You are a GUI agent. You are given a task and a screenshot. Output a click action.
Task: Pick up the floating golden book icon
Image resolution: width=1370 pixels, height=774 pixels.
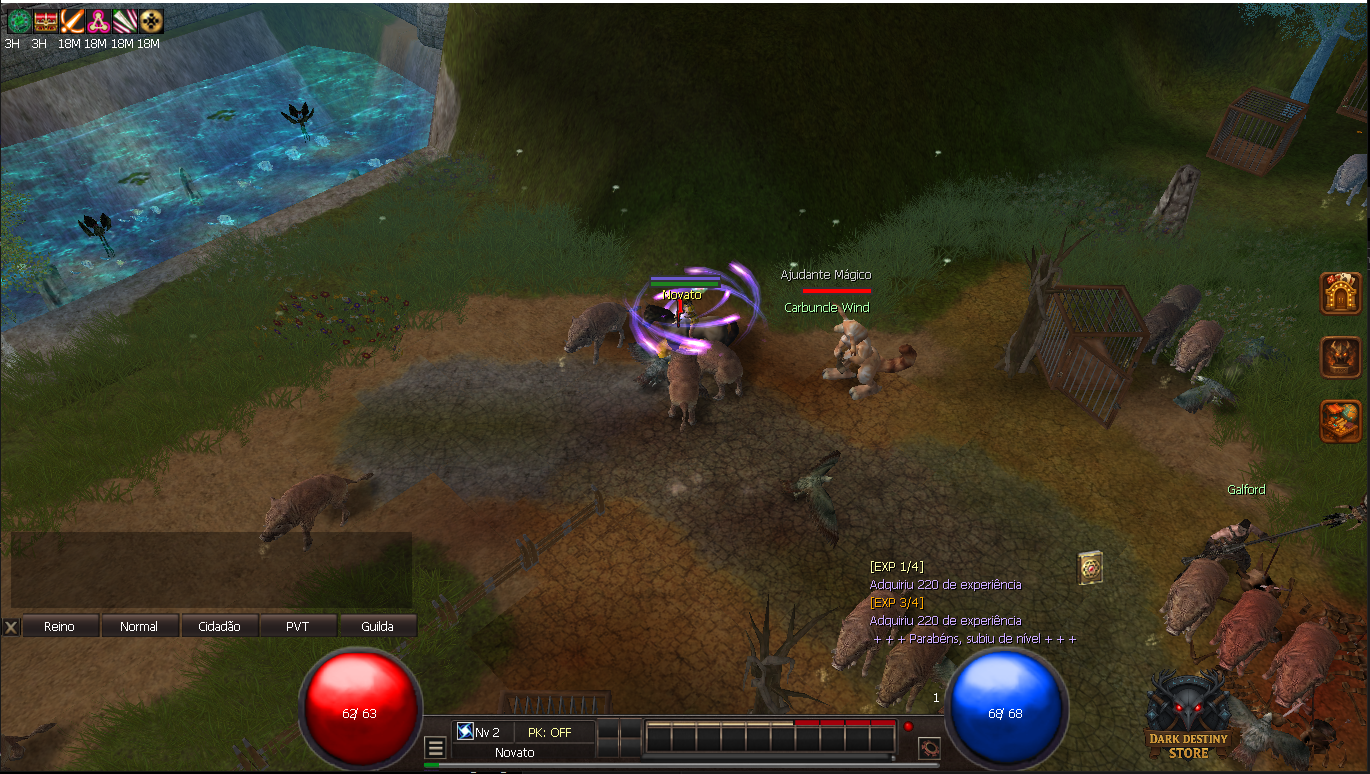[x=1090, y=567]
